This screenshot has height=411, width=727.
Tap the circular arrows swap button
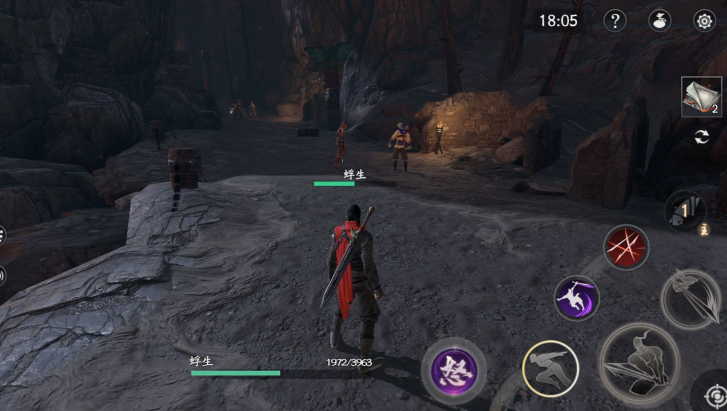(702, 136)
